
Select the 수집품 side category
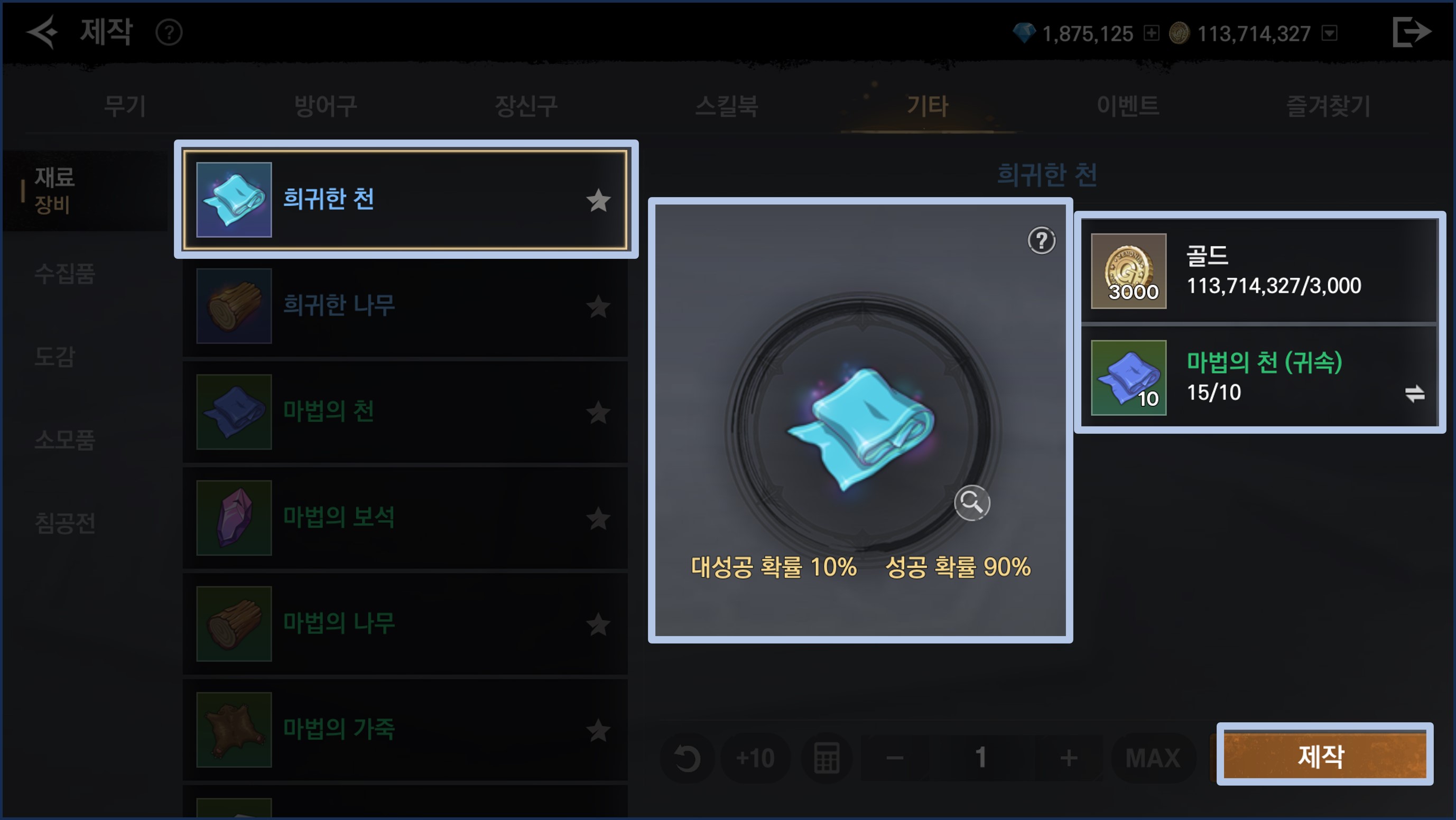(x=64, y=274)
